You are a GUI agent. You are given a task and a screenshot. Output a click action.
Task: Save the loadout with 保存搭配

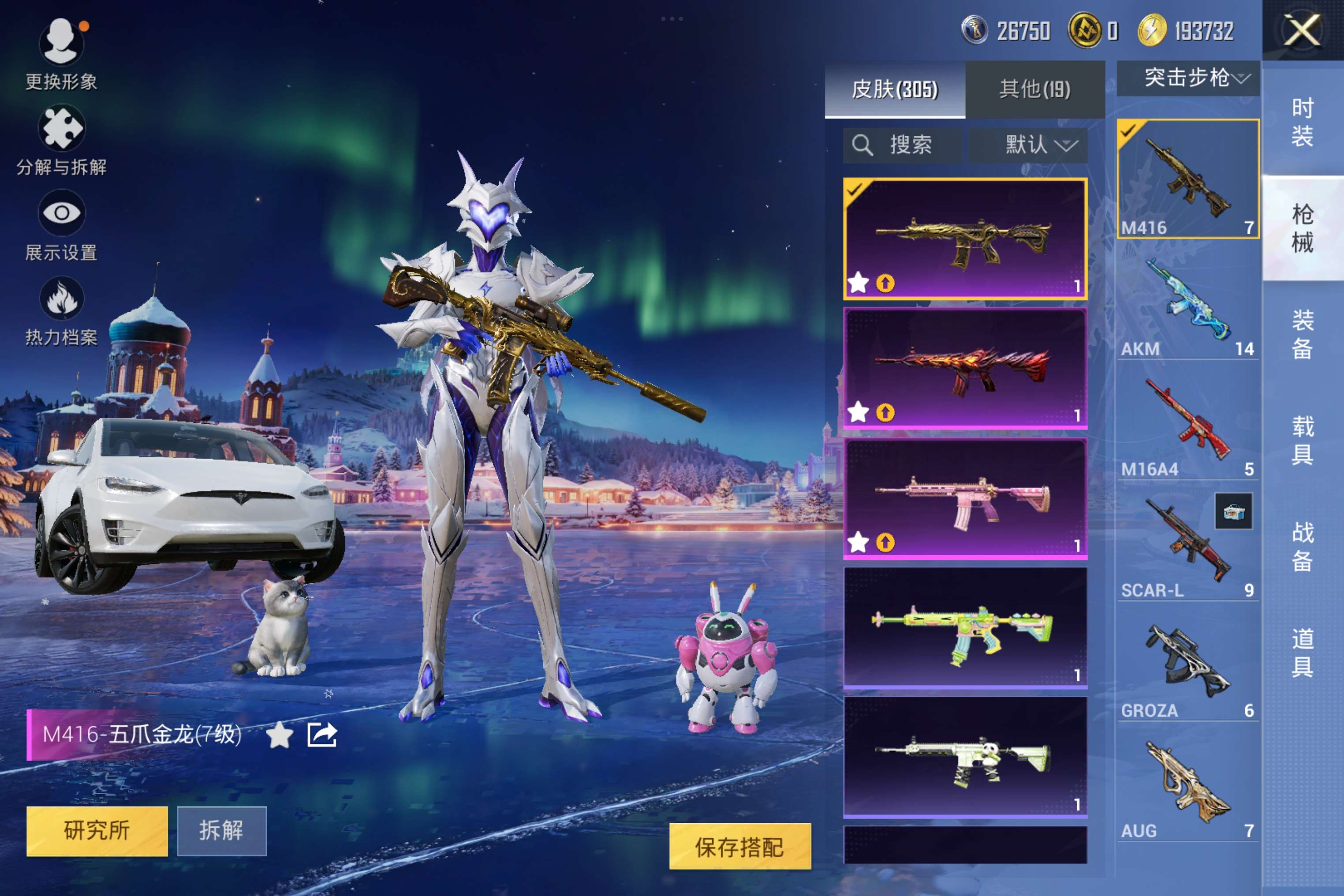[739, 846]
